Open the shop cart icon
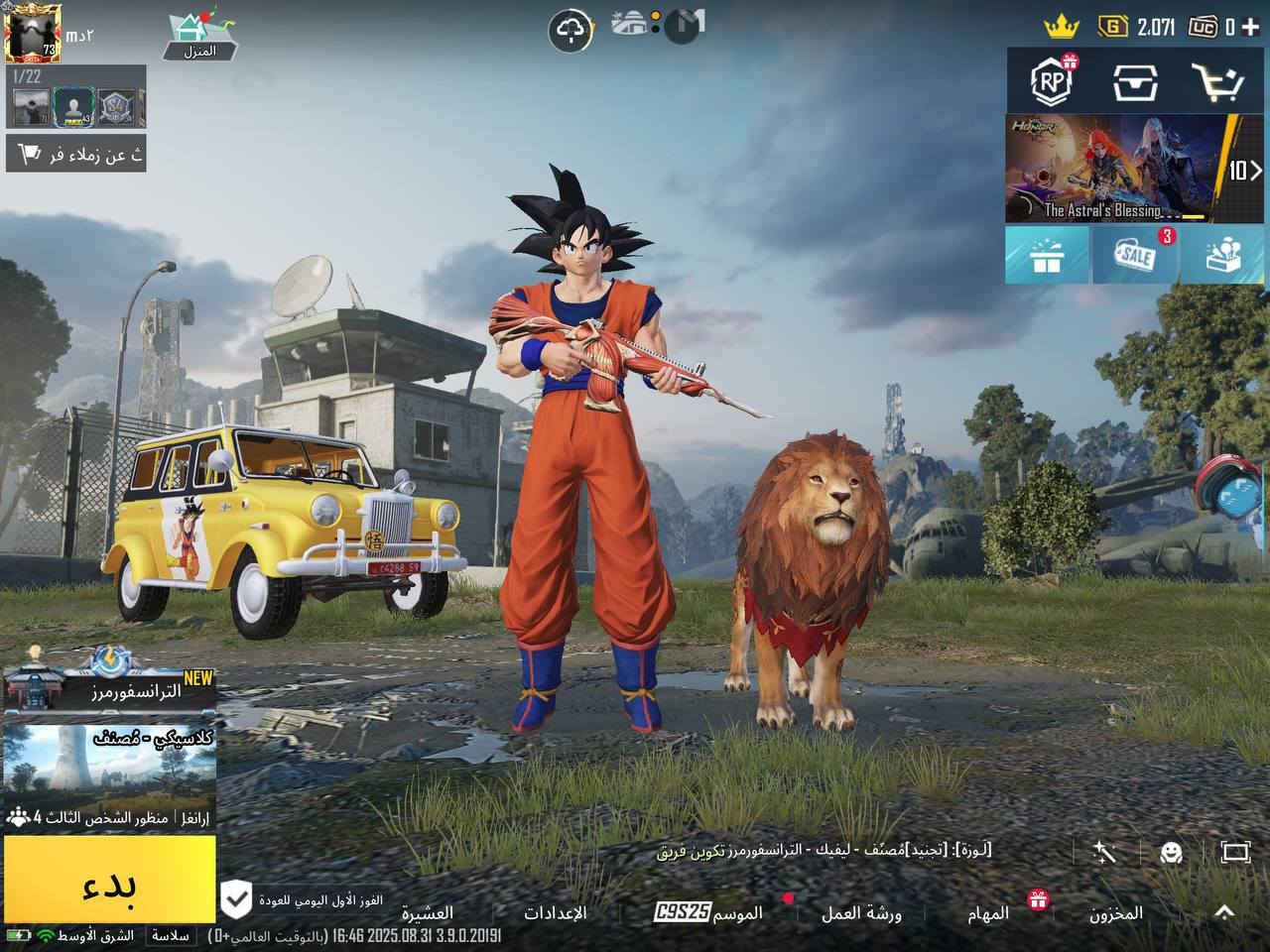 (1216, 82)
